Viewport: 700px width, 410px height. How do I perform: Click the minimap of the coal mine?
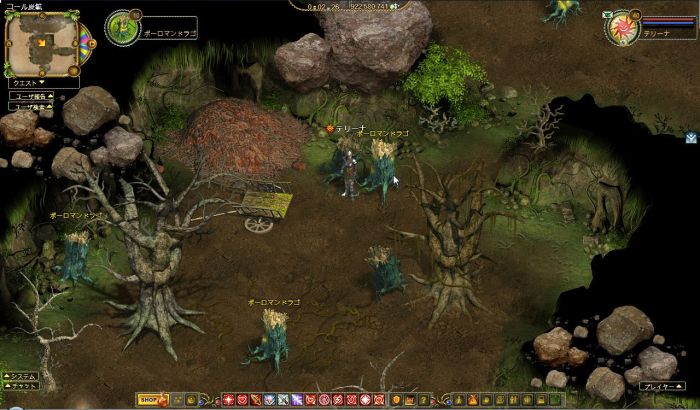(41, 42)
